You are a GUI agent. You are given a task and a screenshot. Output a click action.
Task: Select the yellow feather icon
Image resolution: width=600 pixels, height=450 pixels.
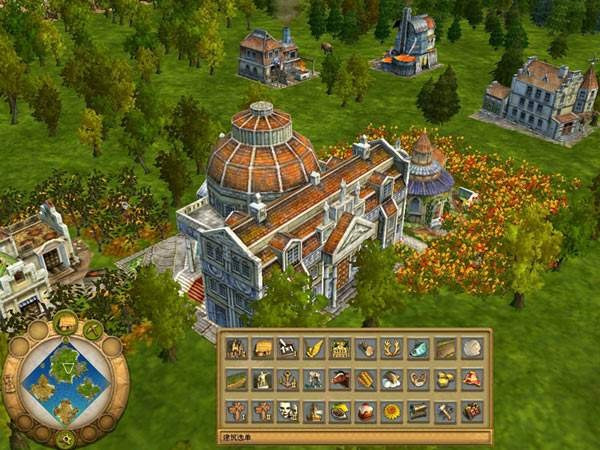click(314, 348)
